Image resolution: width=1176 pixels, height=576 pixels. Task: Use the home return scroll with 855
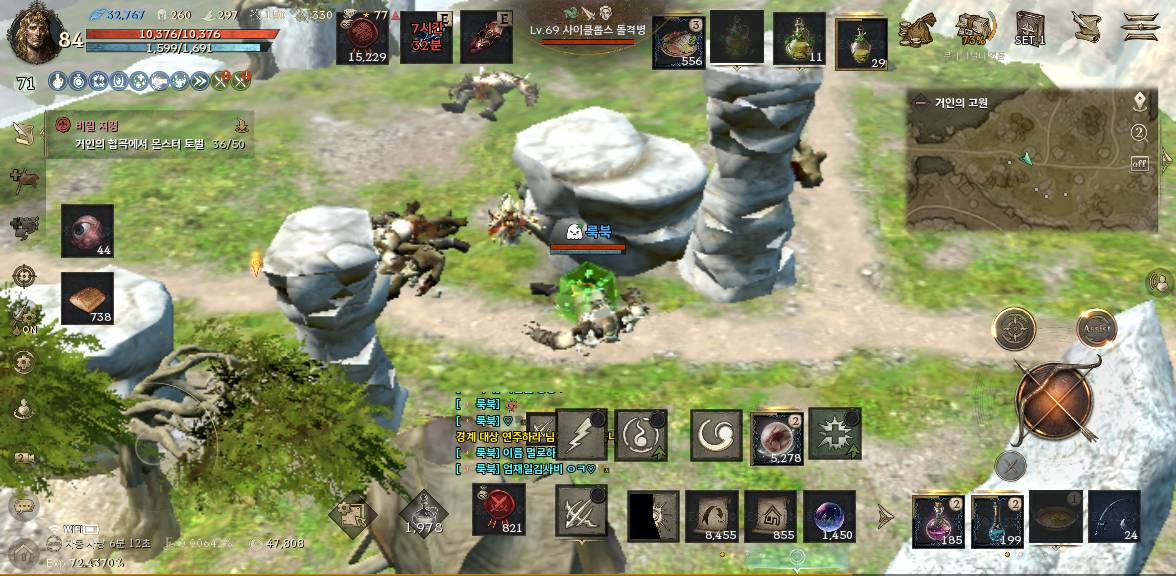(x=770, y=516)
